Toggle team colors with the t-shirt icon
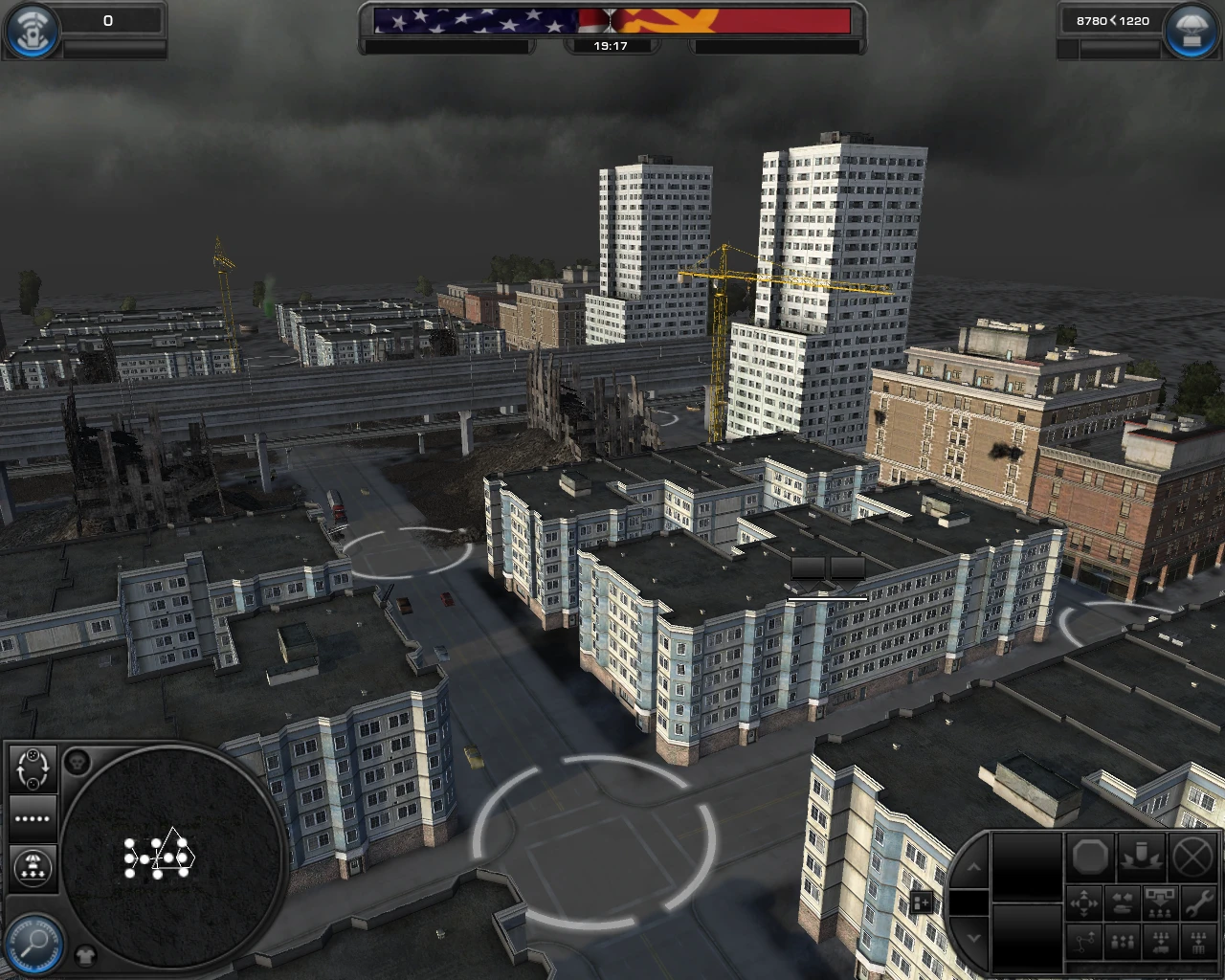Screen dimensions: 1225x980 tap(85, 954)
